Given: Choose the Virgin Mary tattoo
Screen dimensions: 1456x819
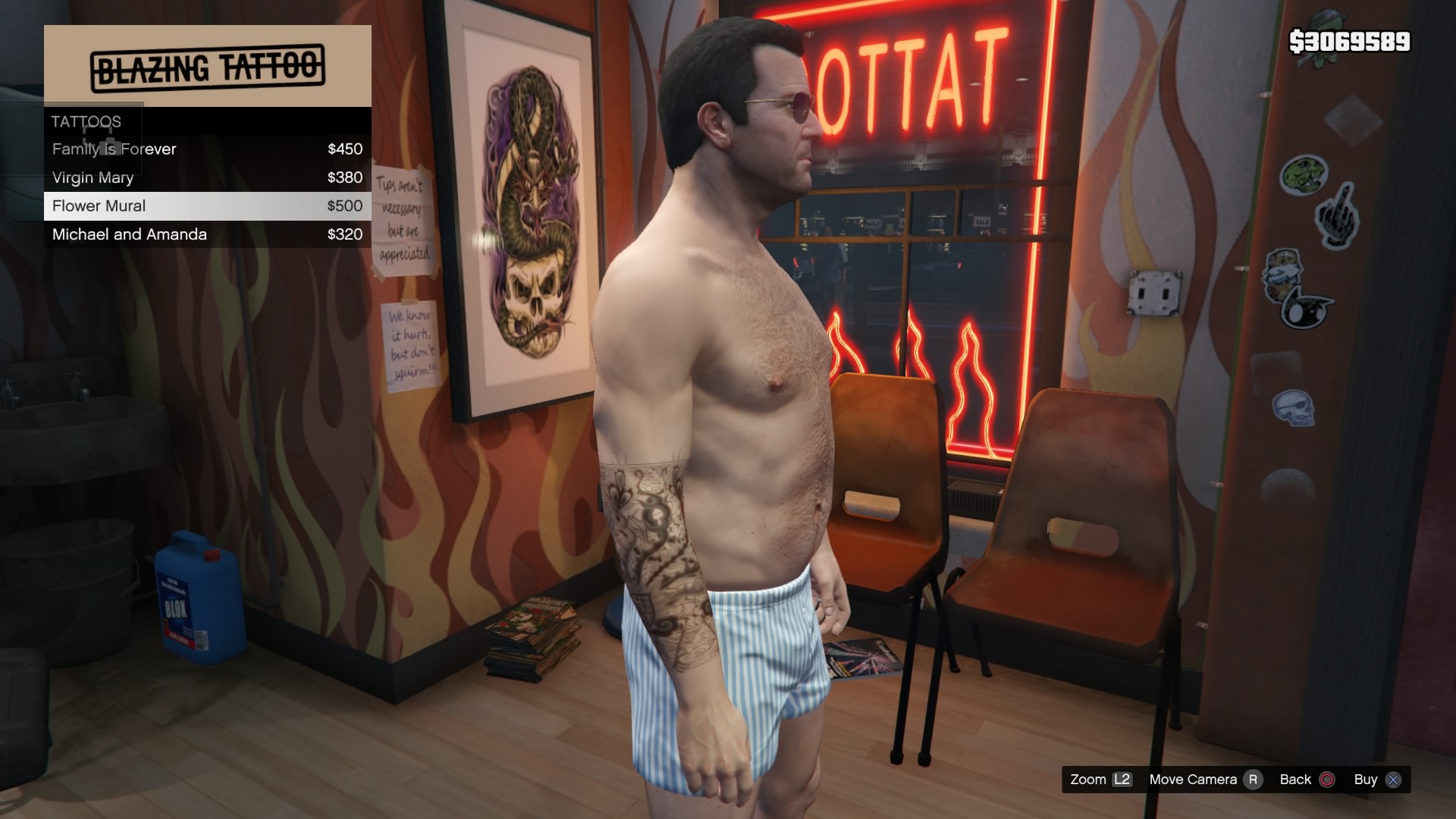Looking at the screenshot, I should (206, 177).
